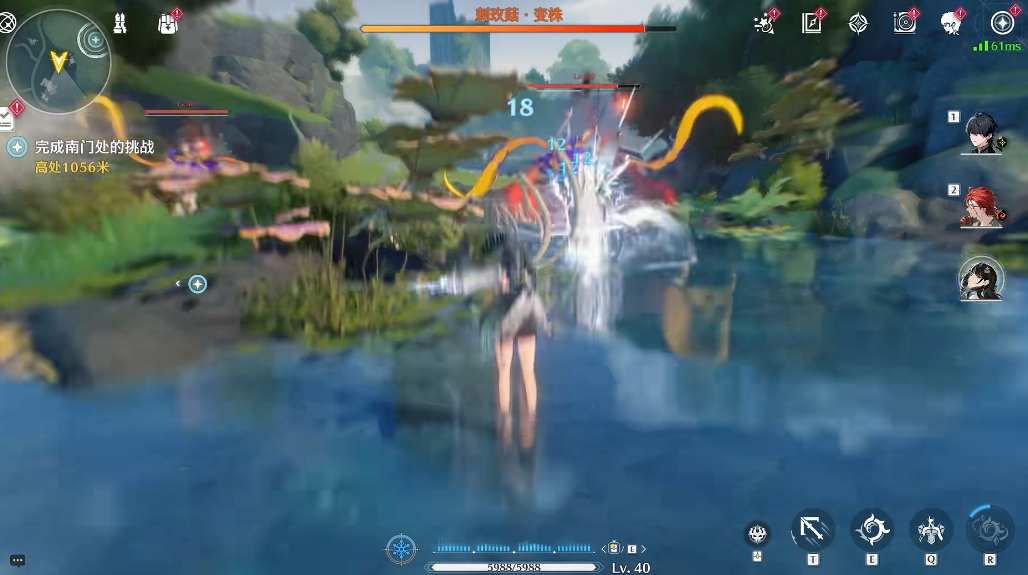1028x575 pixels.
Task: Open the guidebook compass icon
Action: pyautogui.click(x=812, y=23)
